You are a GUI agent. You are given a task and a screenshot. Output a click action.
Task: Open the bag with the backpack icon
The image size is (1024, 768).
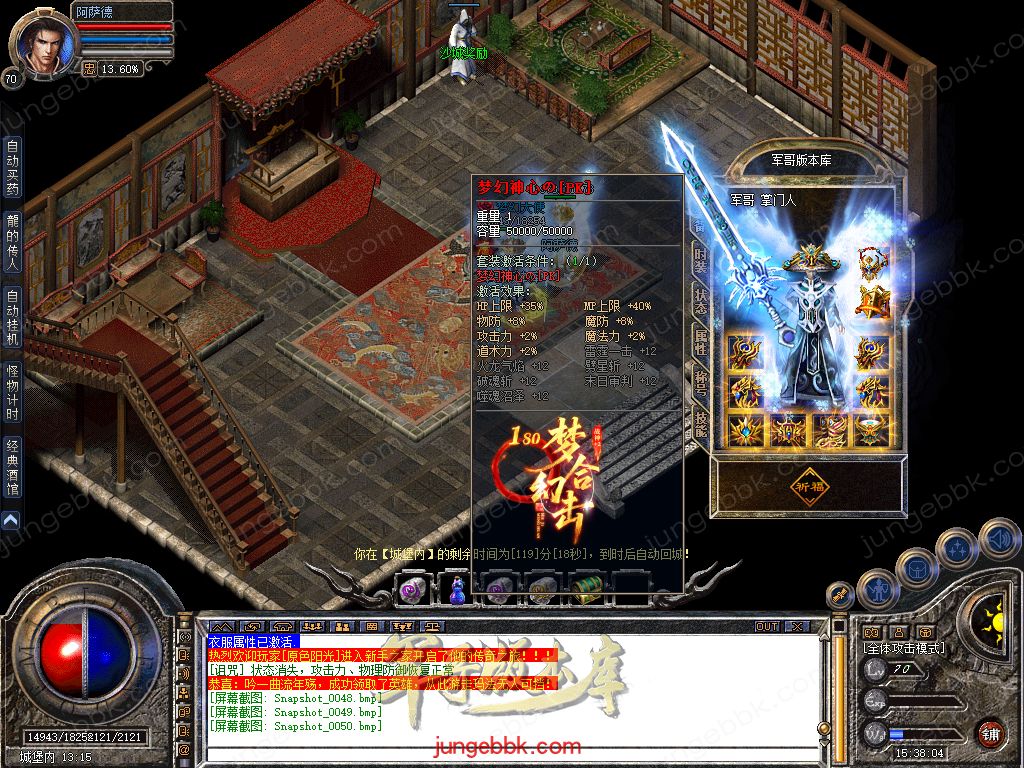[915, 568]
